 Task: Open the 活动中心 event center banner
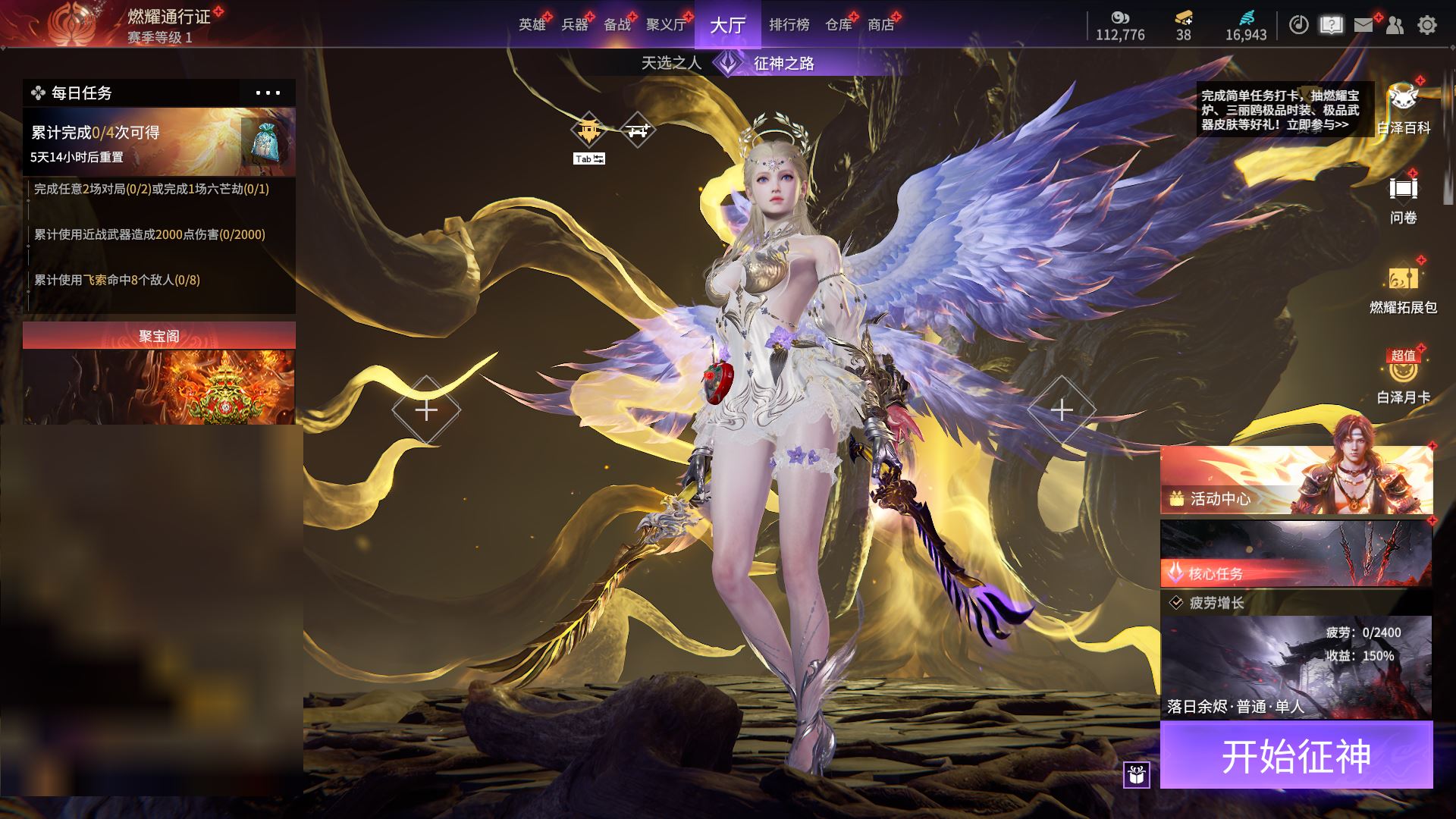point(1296,480)
